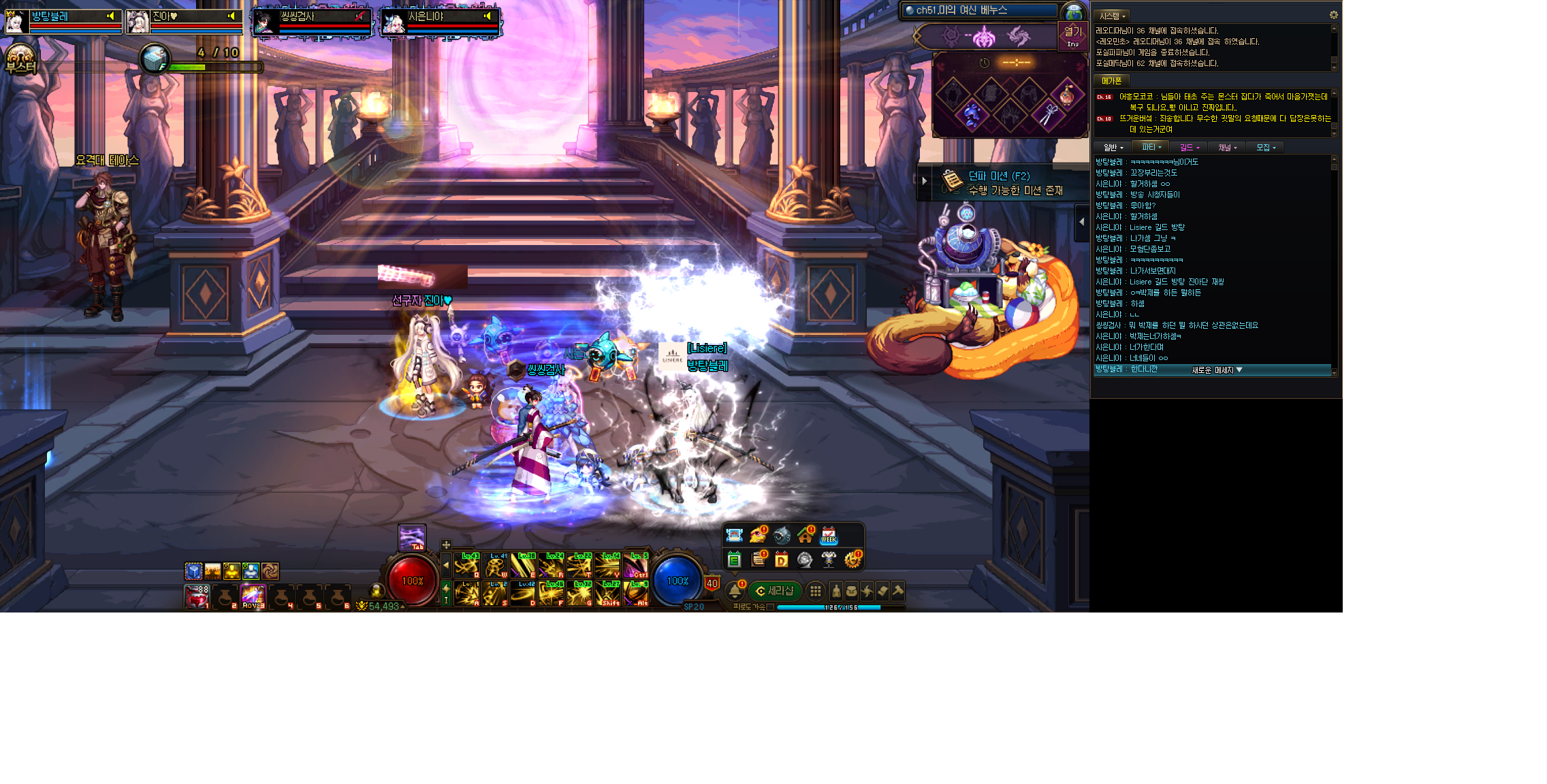Open the 시스템 message dropdown
Image resolution: width=1547 pixels, height=784 pixels.
[x=1113, y=16]
